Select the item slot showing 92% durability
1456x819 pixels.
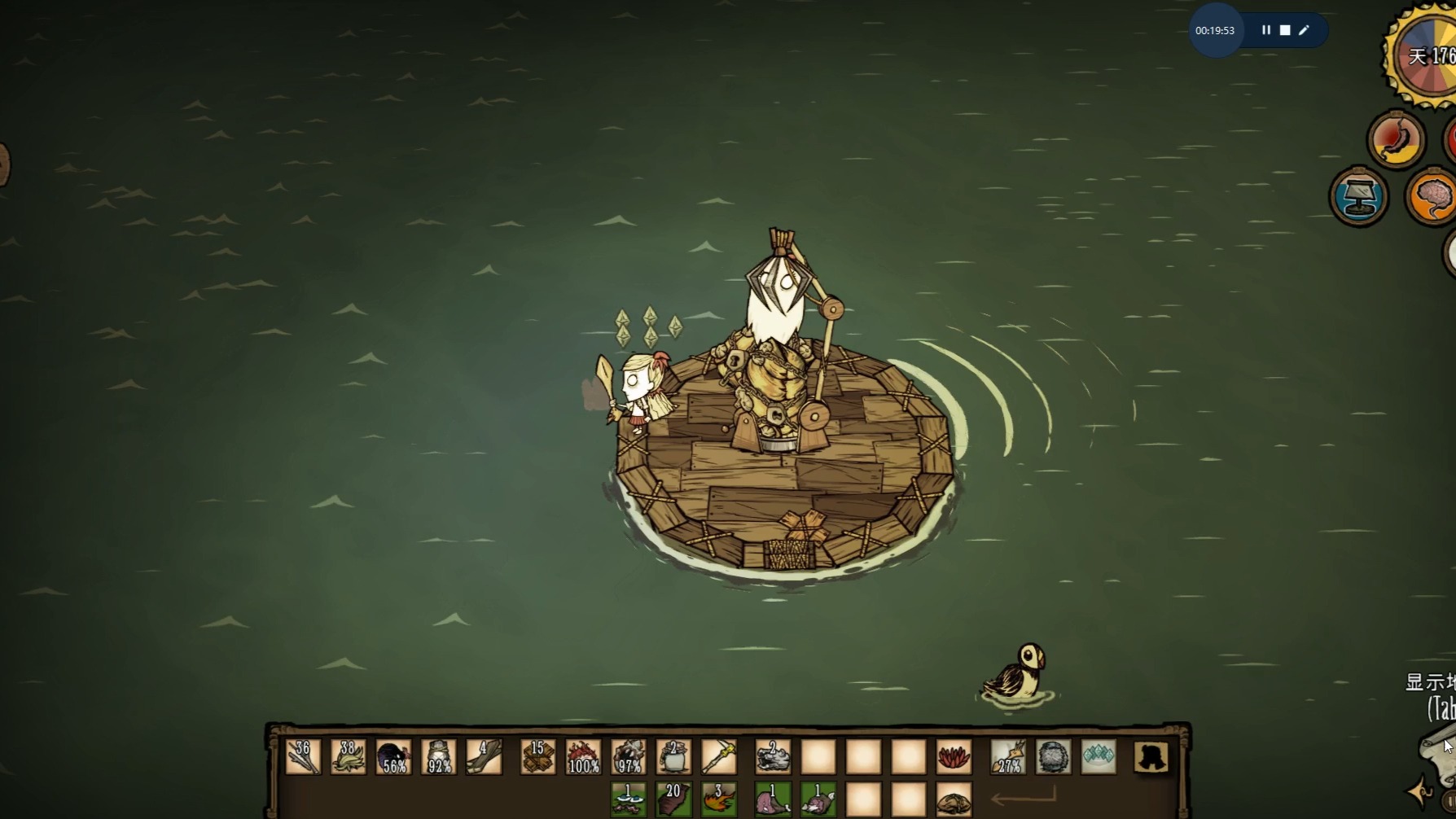[x=439, y=757]
